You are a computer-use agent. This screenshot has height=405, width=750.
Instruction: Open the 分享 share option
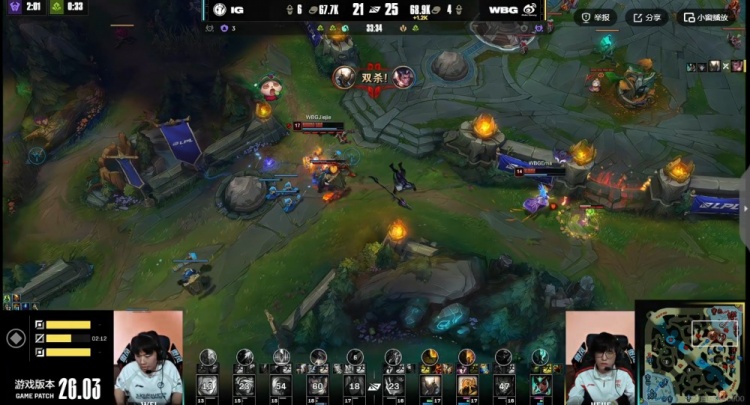(647, 17)
